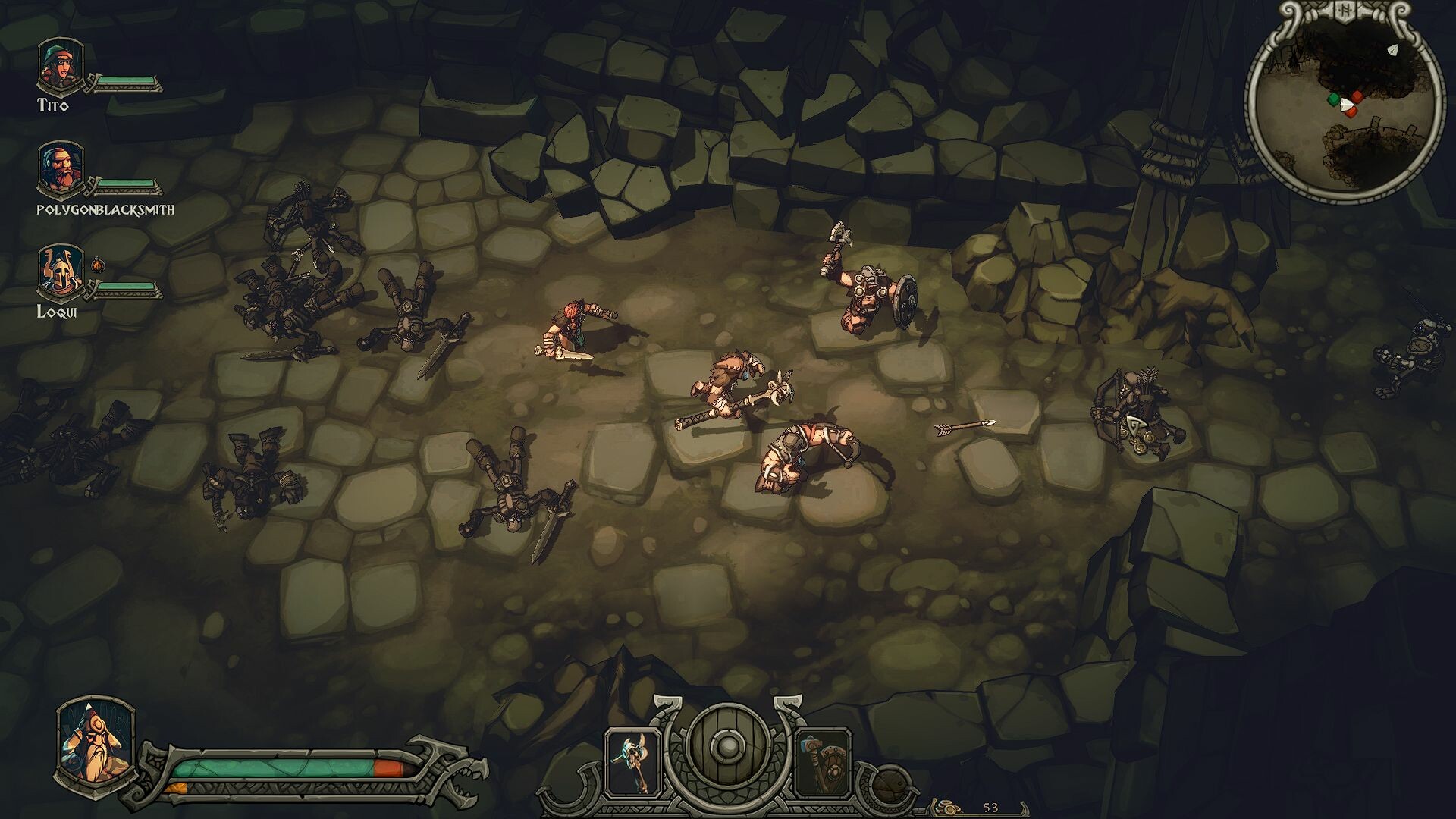
Task: Click the red diamond marker on the minimap
Action: pos(1357,96)
